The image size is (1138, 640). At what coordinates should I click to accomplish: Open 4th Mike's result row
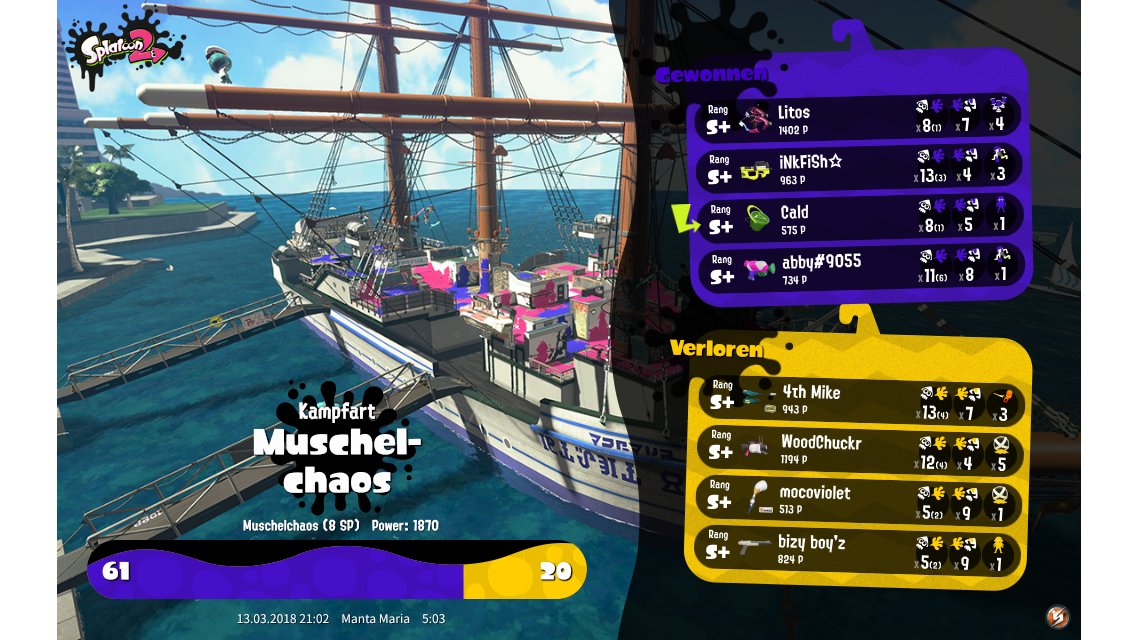[x=858, y=398]
